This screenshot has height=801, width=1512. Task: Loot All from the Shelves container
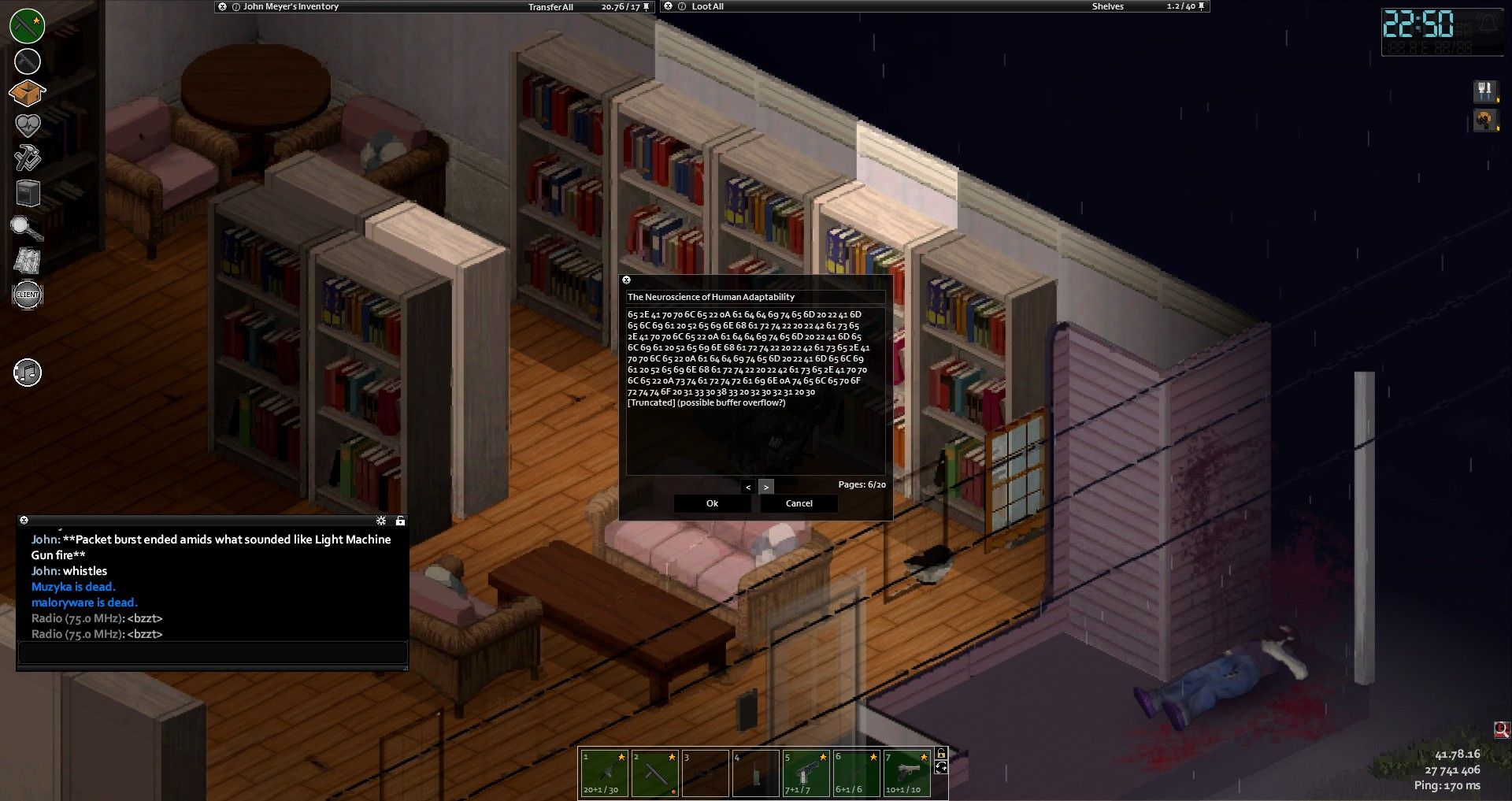tap(707, 6)
